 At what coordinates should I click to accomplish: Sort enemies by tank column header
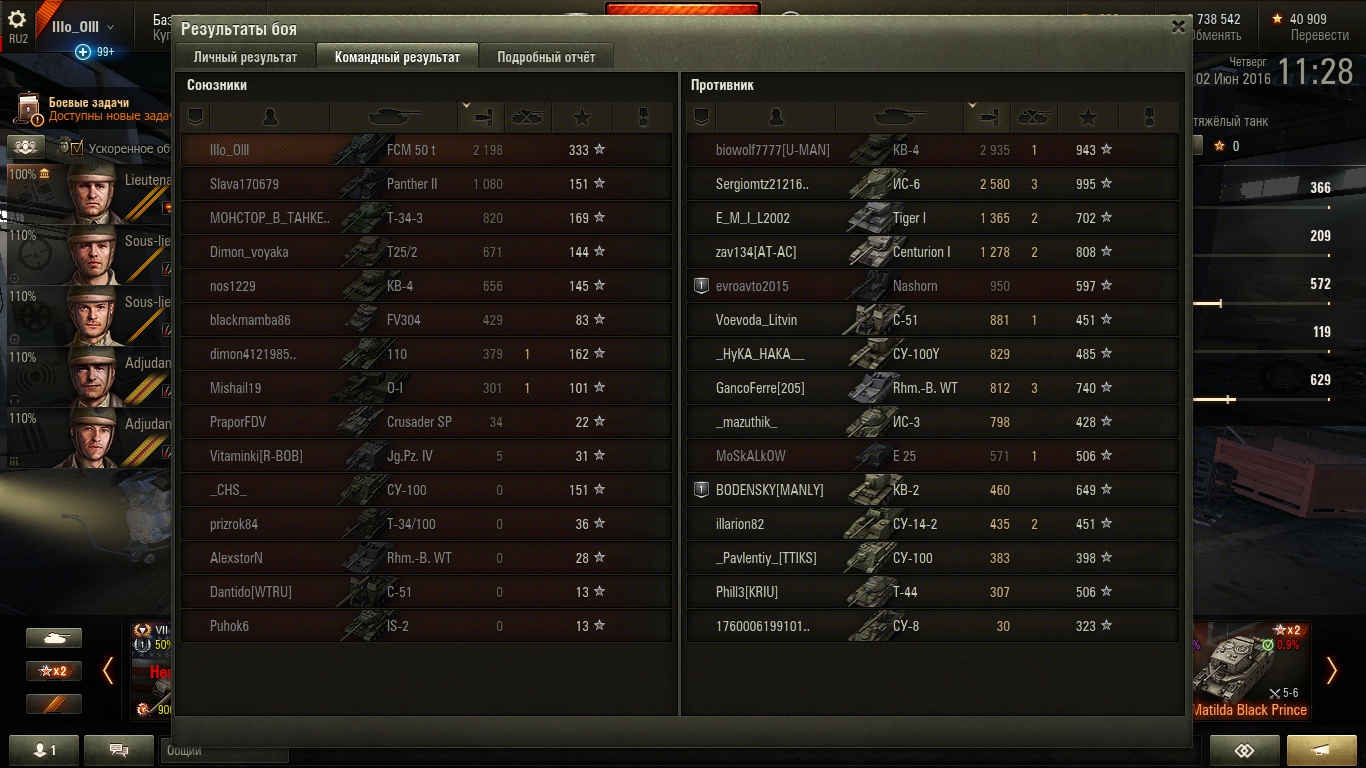[x=900, y=117]
